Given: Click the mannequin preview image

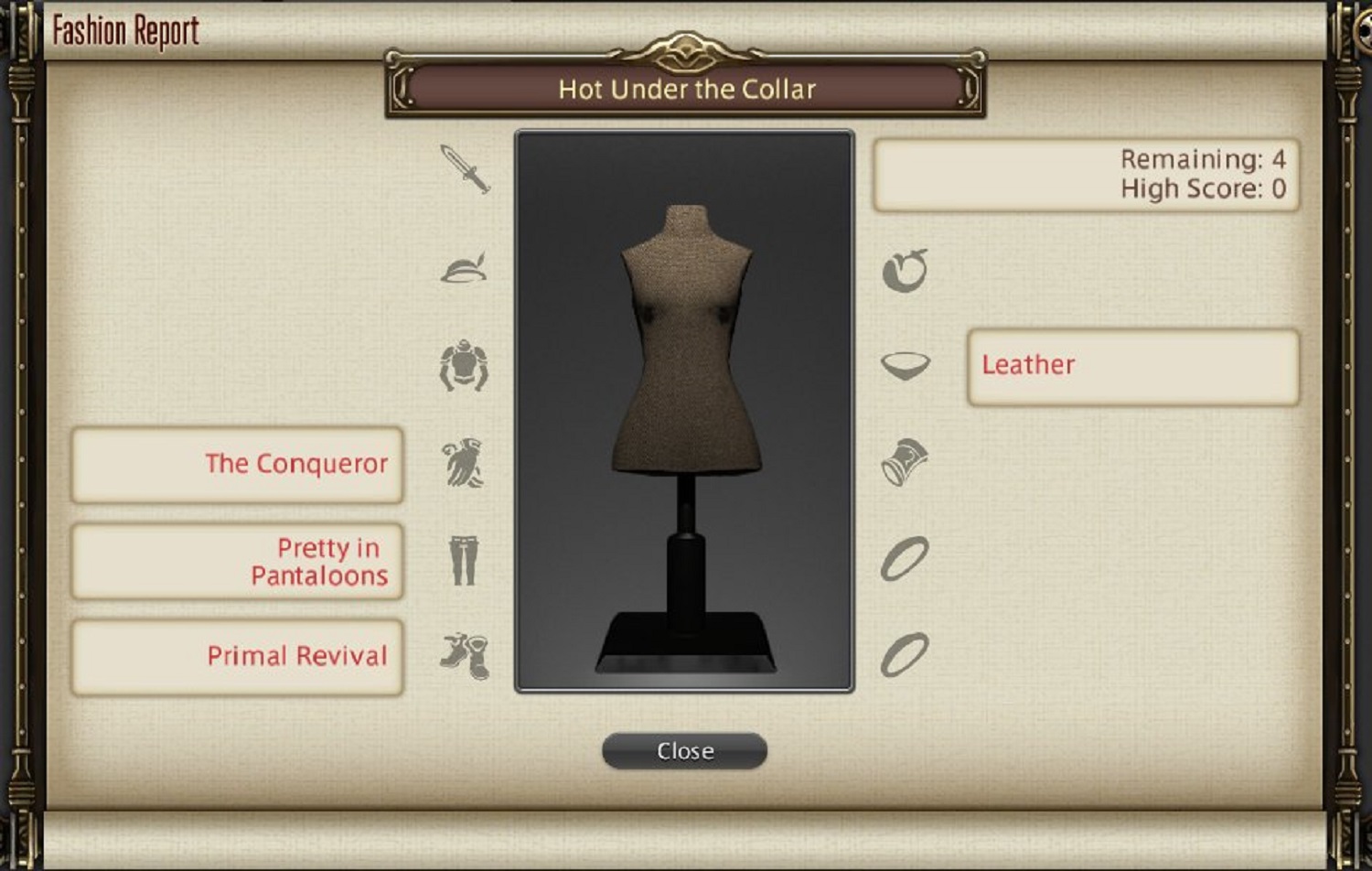Looking at the screenshot, I should pyautogui.click(x=685, y=409).
